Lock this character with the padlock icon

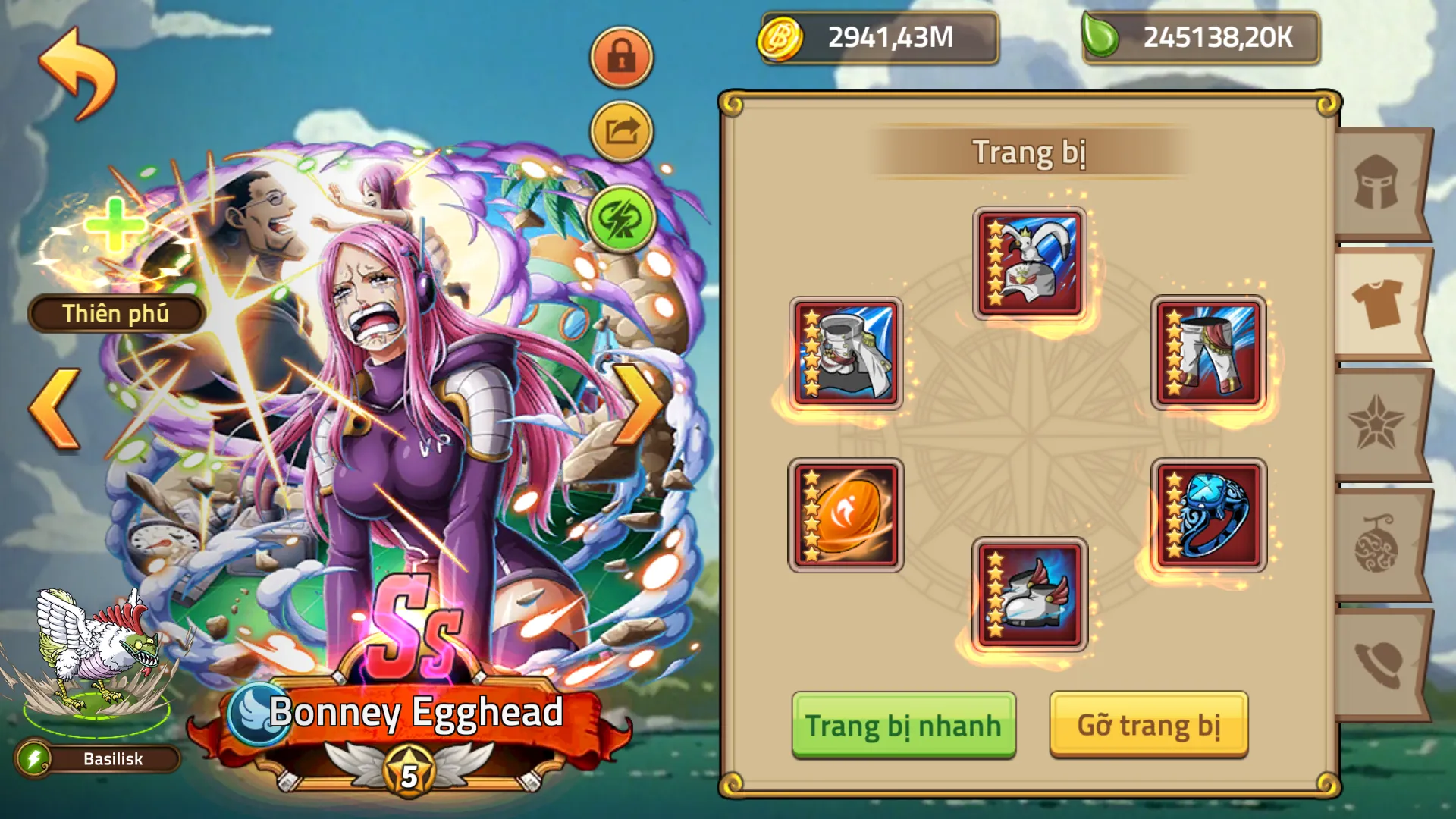[x=620, y=57]
